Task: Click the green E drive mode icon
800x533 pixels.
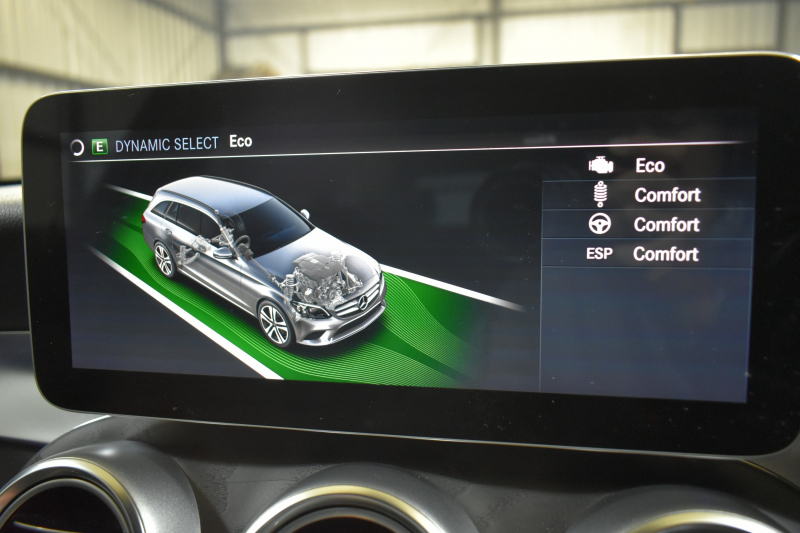Action: tap(99, 146)
